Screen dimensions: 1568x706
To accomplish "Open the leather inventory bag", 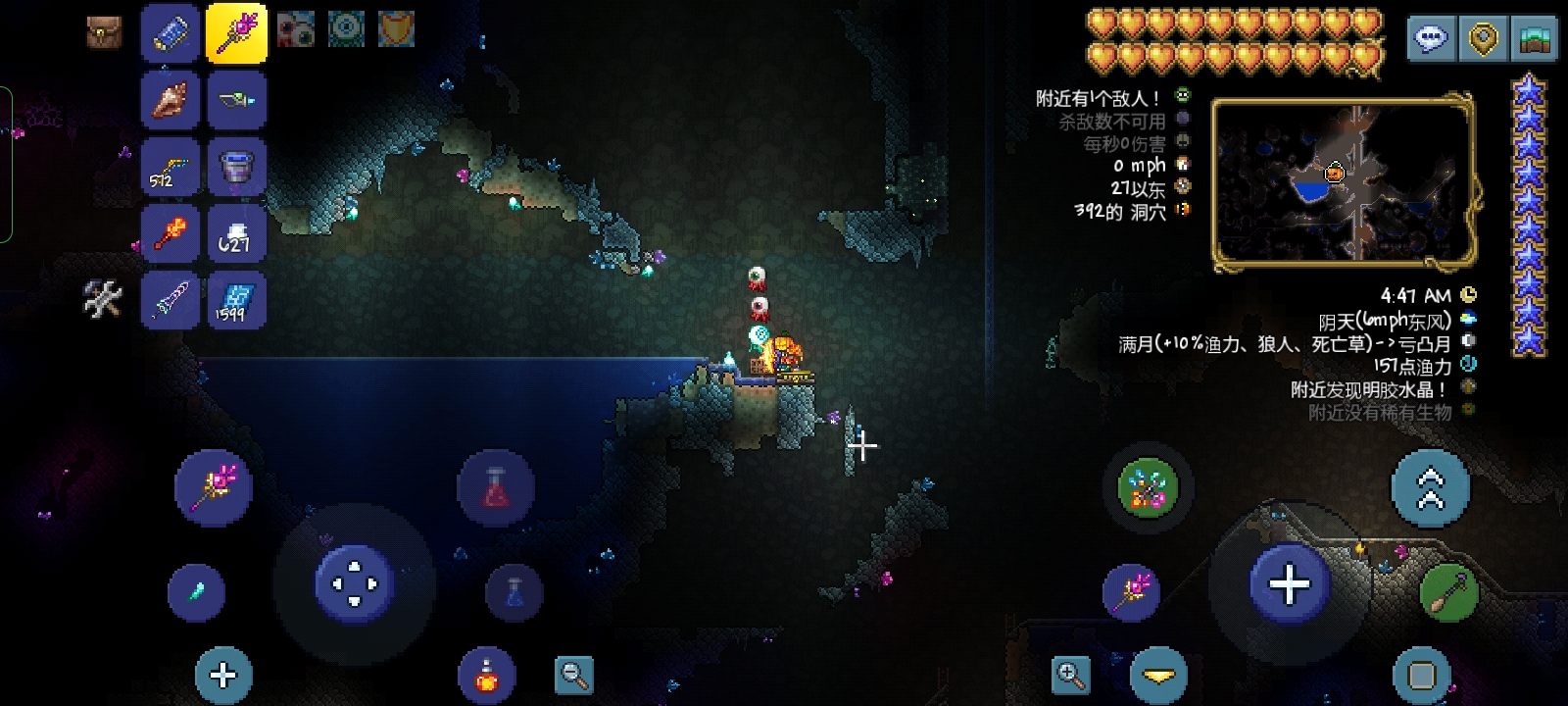I will point(102,31).
